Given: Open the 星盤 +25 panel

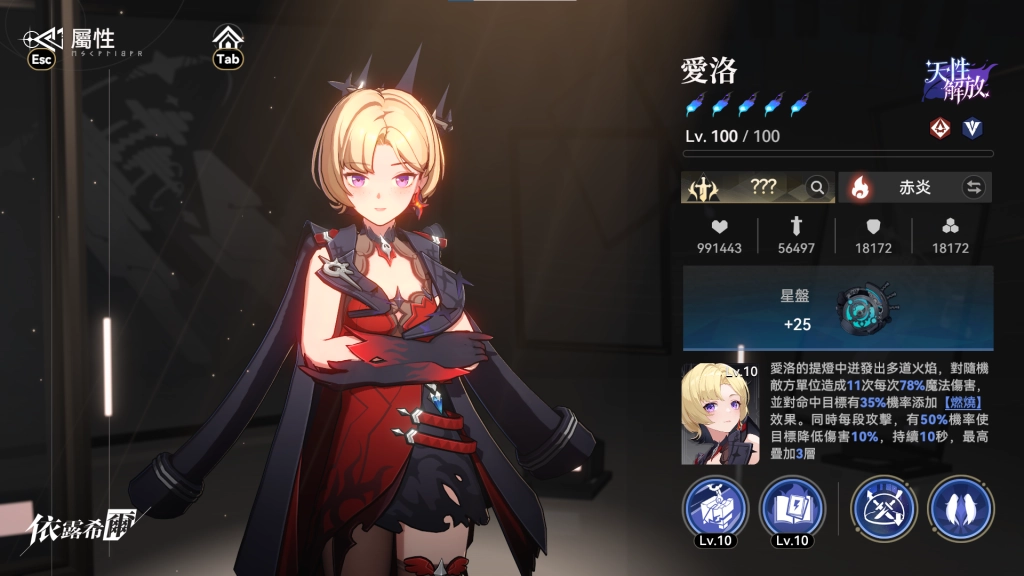Looking at the screenshot, I should point(838,308).
